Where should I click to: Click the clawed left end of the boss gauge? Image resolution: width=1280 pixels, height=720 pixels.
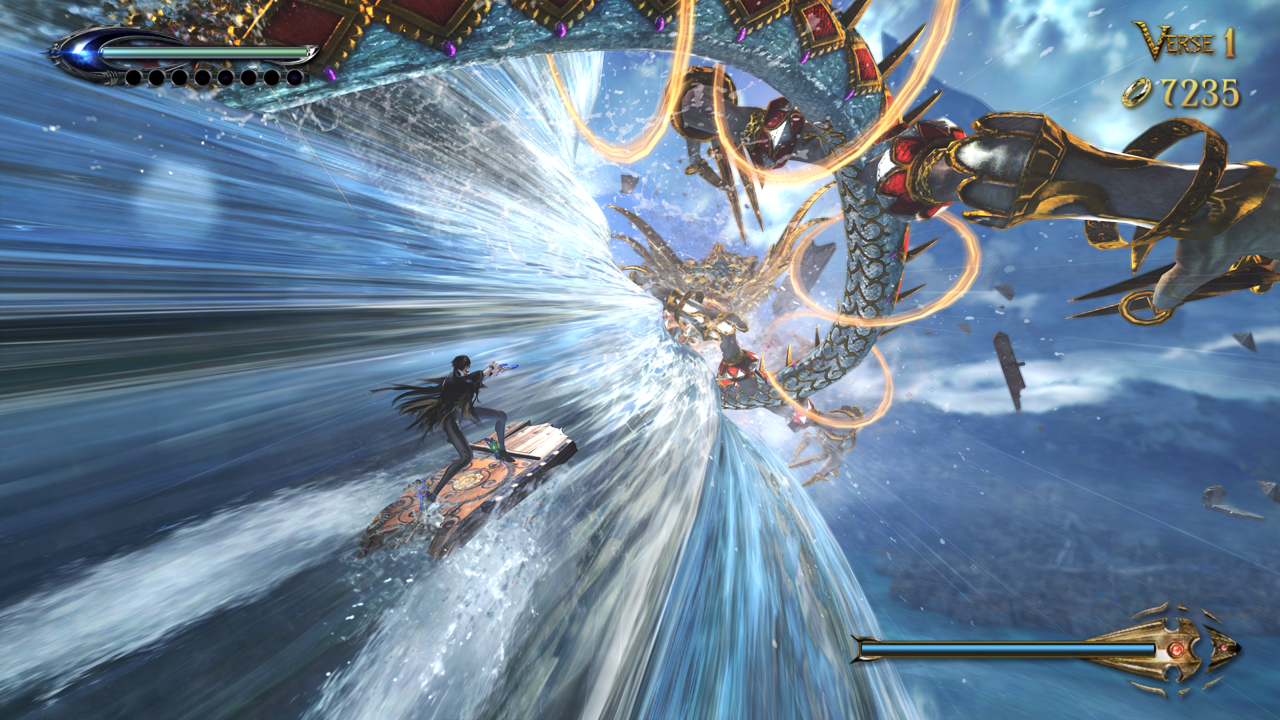[x=858, y=647]
